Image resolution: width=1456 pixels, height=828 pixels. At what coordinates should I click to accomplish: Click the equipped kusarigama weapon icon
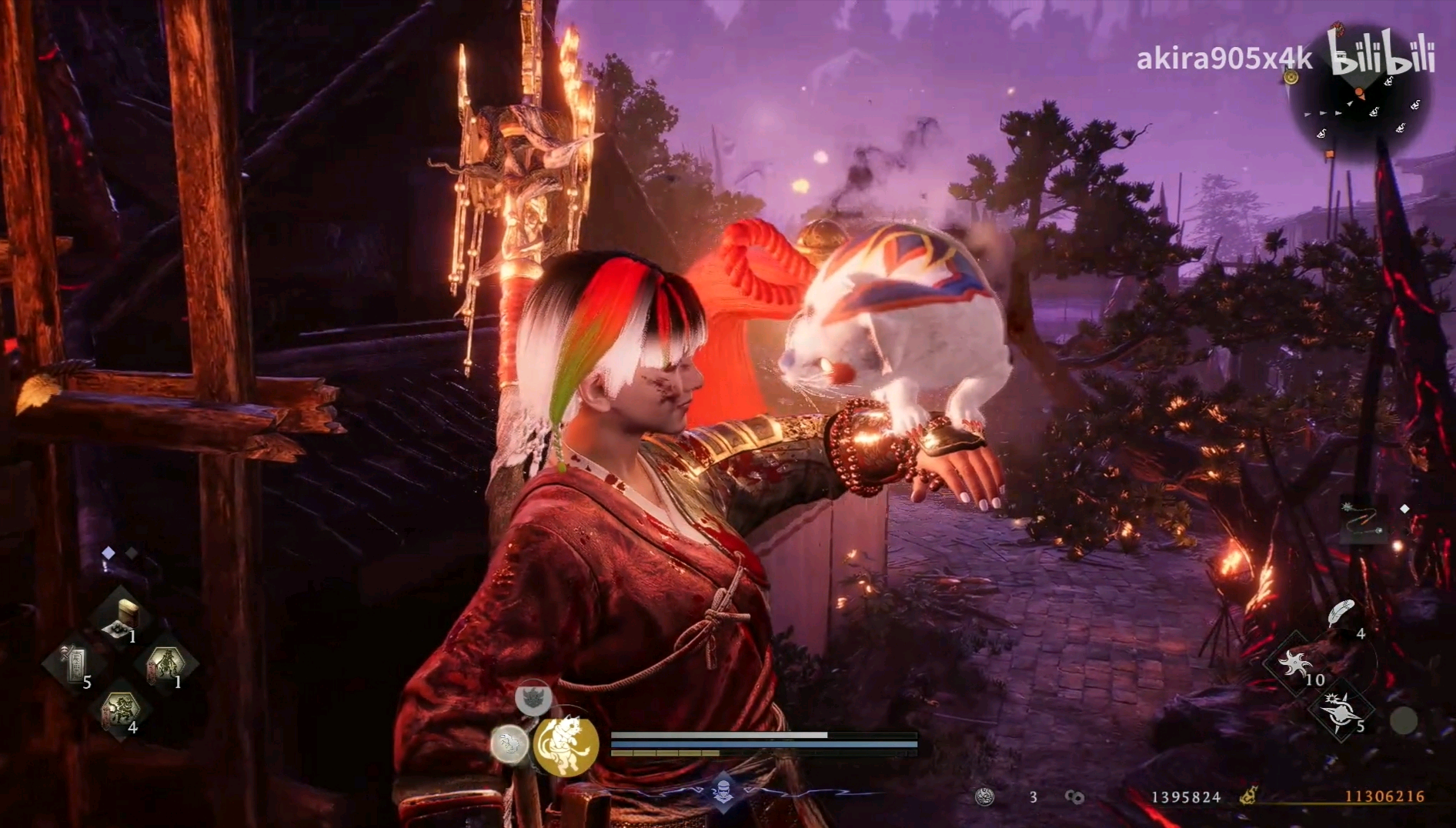tap(1363, 519)
